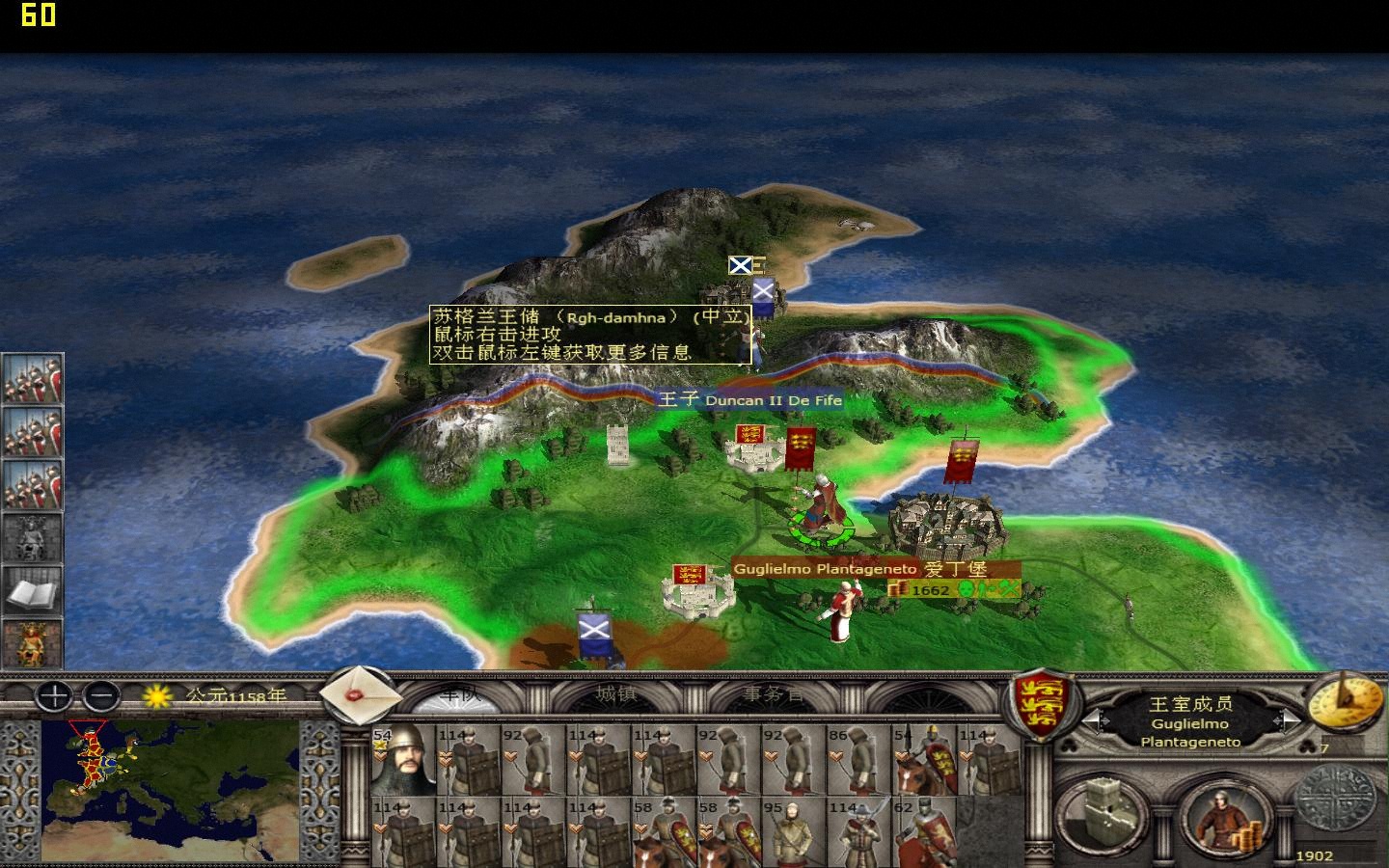Viewport: 1389px width, 868px height.
Task: Open the book records icon in left sidebar
Action: 32,592
